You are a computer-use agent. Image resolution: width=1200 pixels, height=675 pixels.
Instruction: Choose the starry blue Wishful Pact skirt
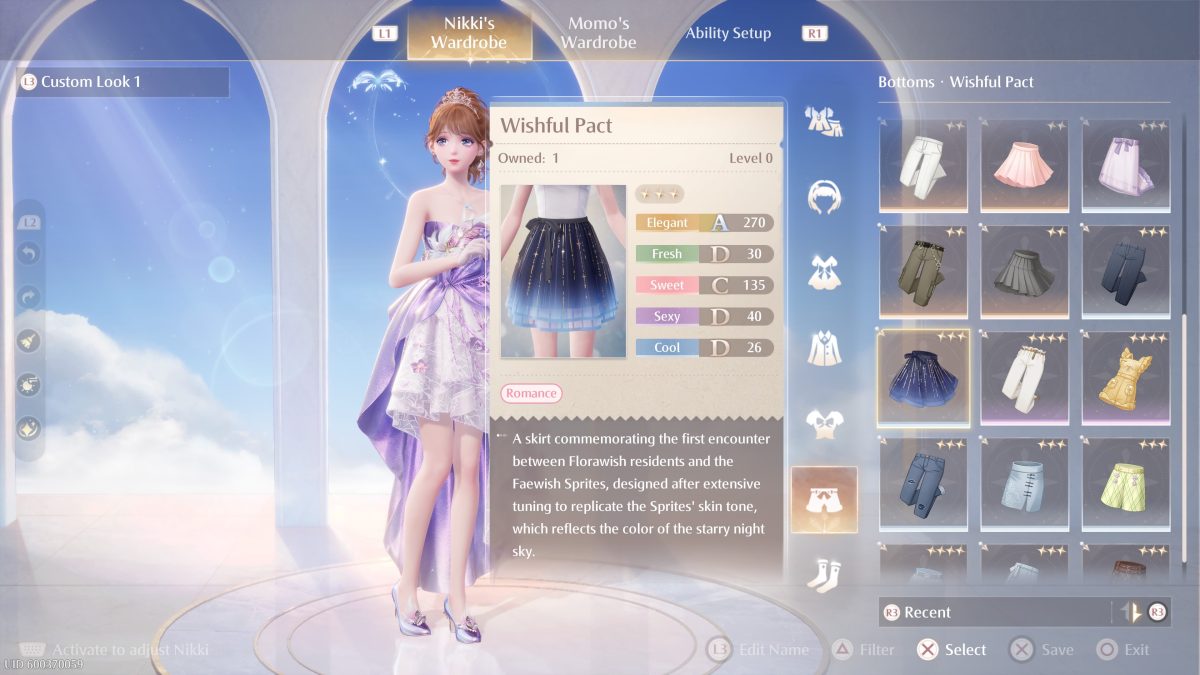(x=923, y=376)
